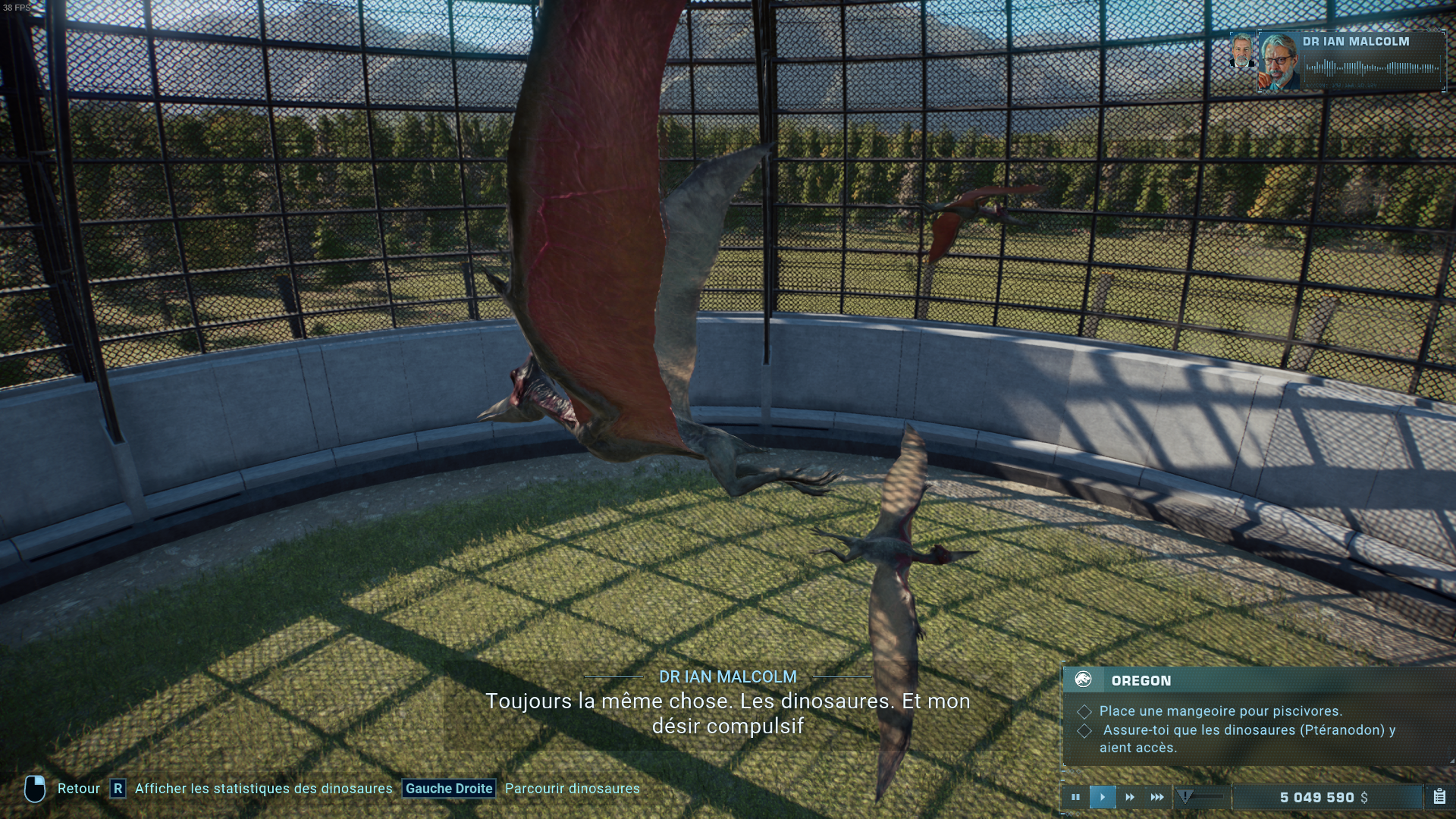Open the Oregon objectives panel header
The image size is (1456, 819).
pos(1141,680)
